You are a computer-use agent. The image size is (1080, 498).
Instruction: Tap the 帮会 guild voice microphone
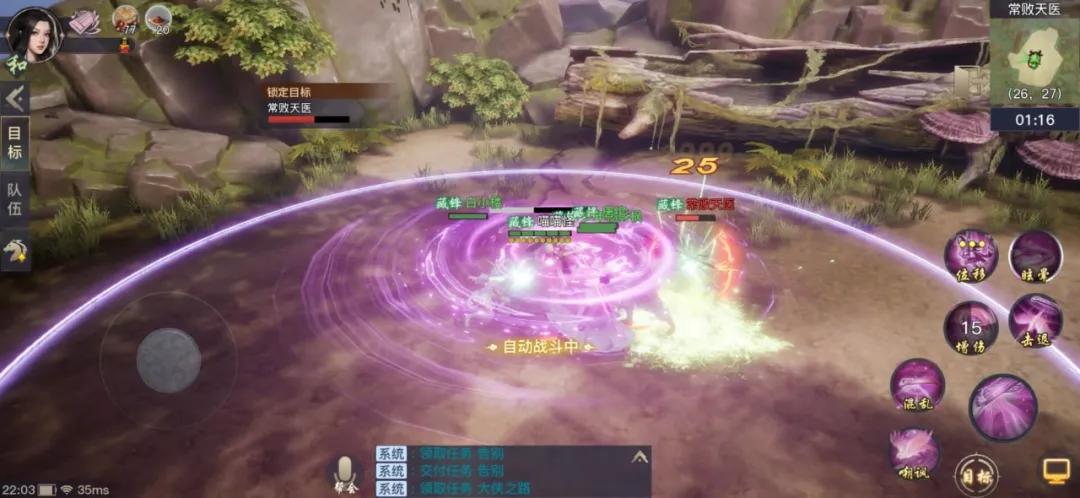pyautogui.click(x=344, y=473)
